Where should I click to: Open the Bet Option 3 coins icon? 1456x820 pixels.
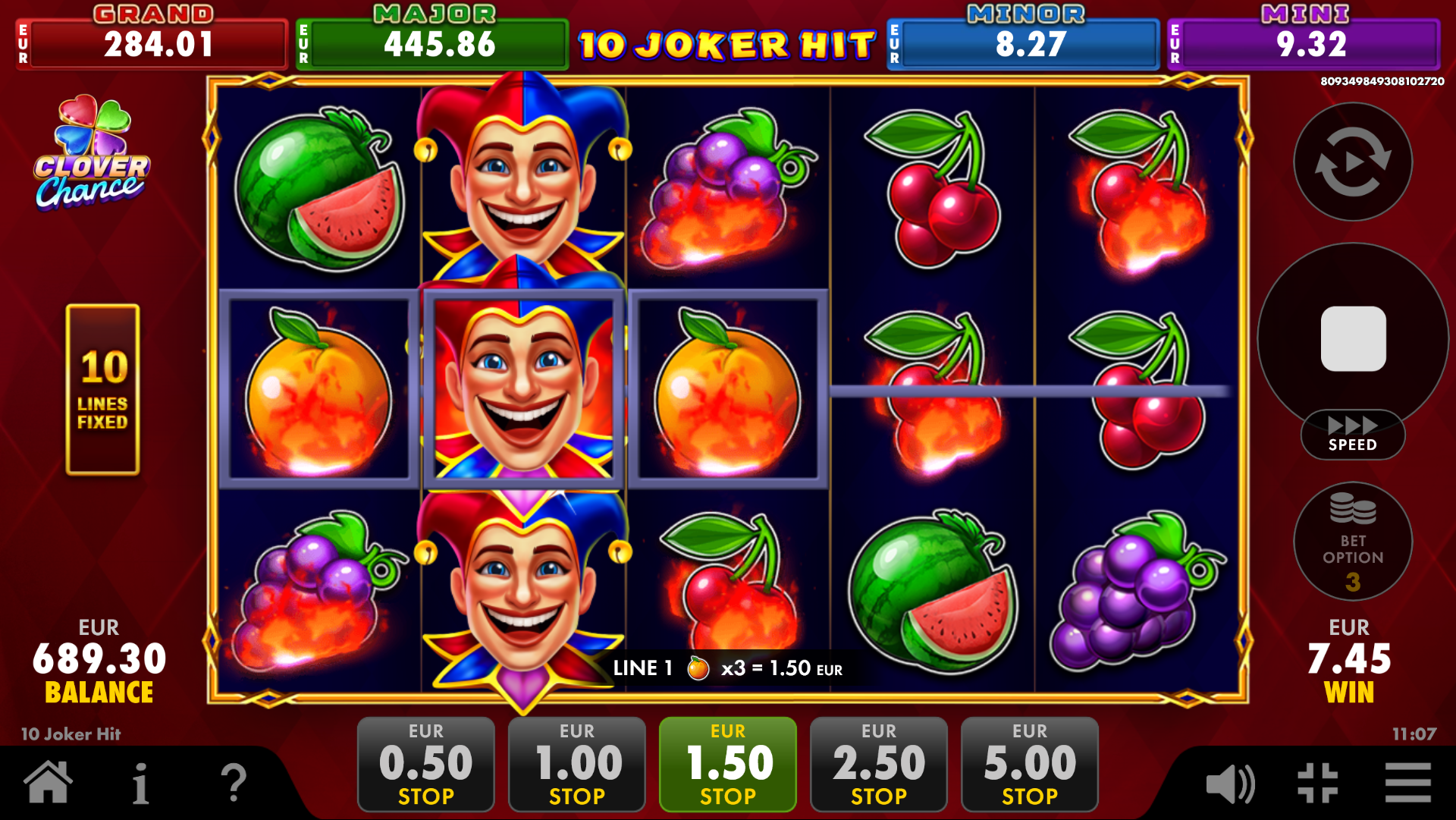click(x=1354, y=542)
